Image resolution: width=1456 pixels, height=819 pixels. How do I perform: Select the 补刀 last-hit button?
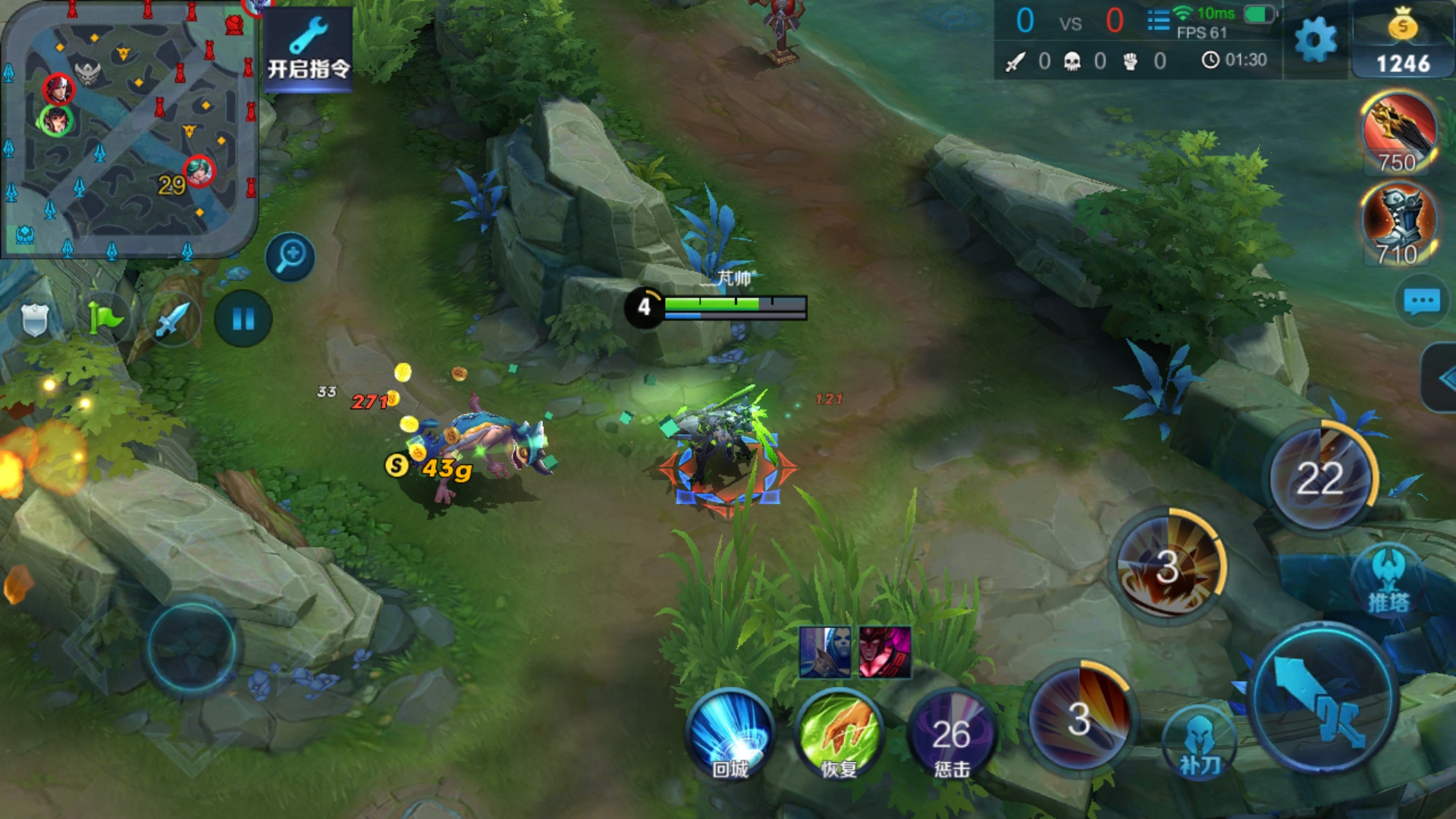pos(1200,747)
